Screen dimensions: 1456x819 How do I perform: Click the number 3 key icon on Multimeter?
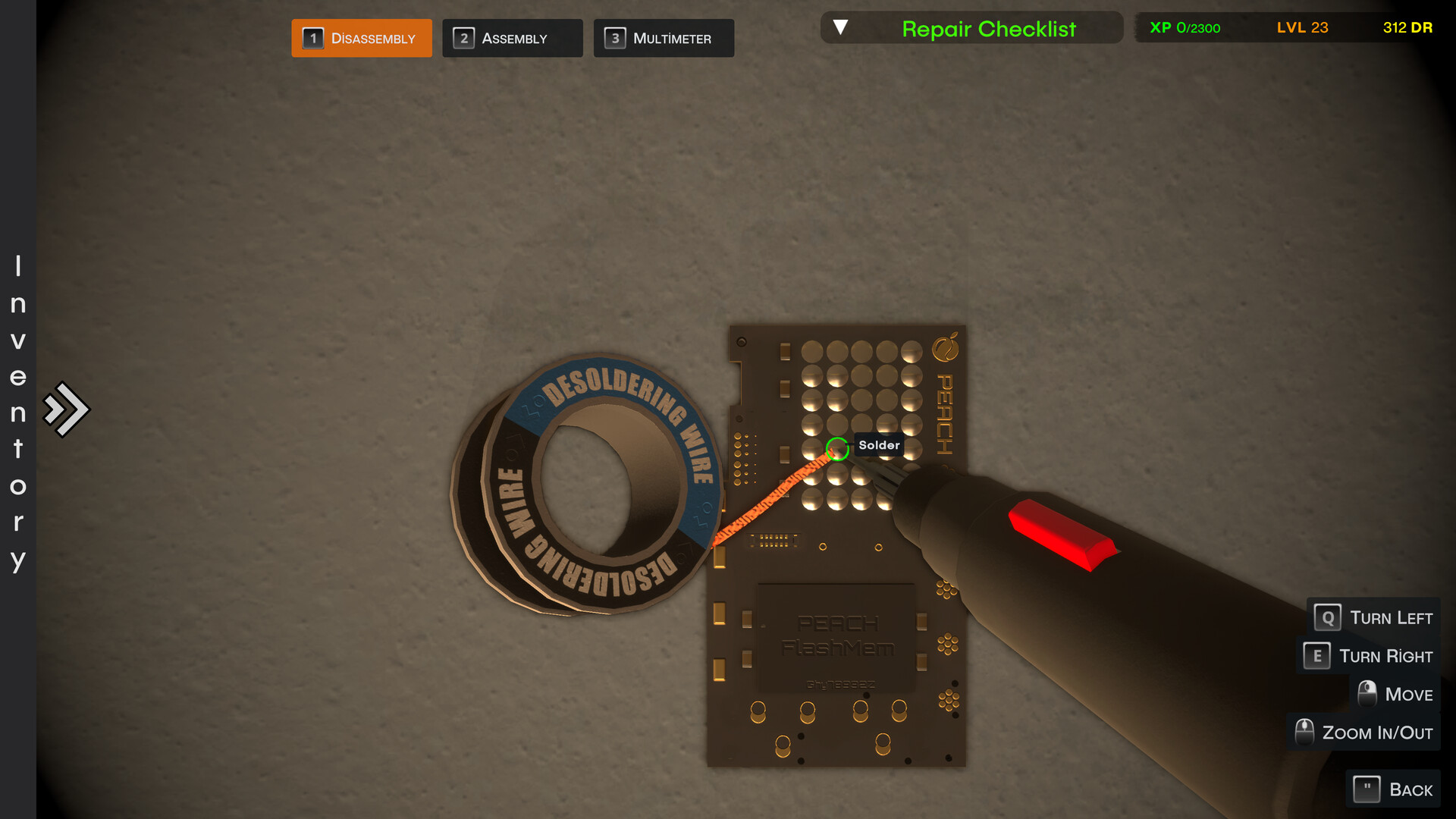point(616,38)
